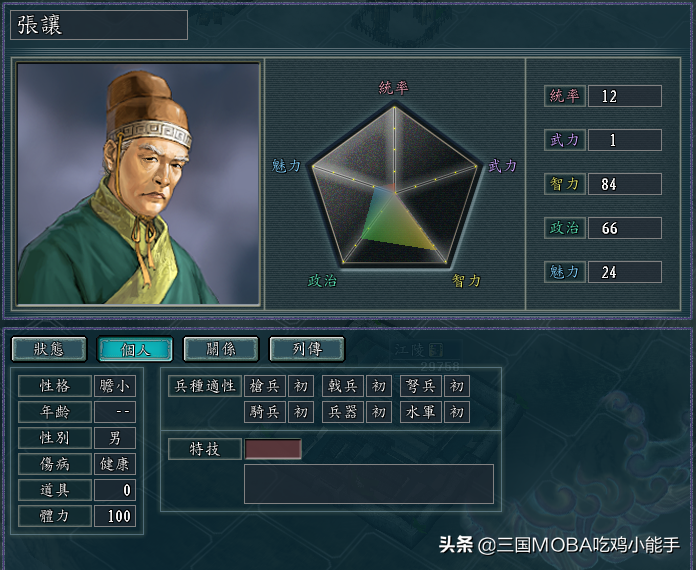
Task: Click the 張讓 officer portrait
Action: tap(139, 185)
